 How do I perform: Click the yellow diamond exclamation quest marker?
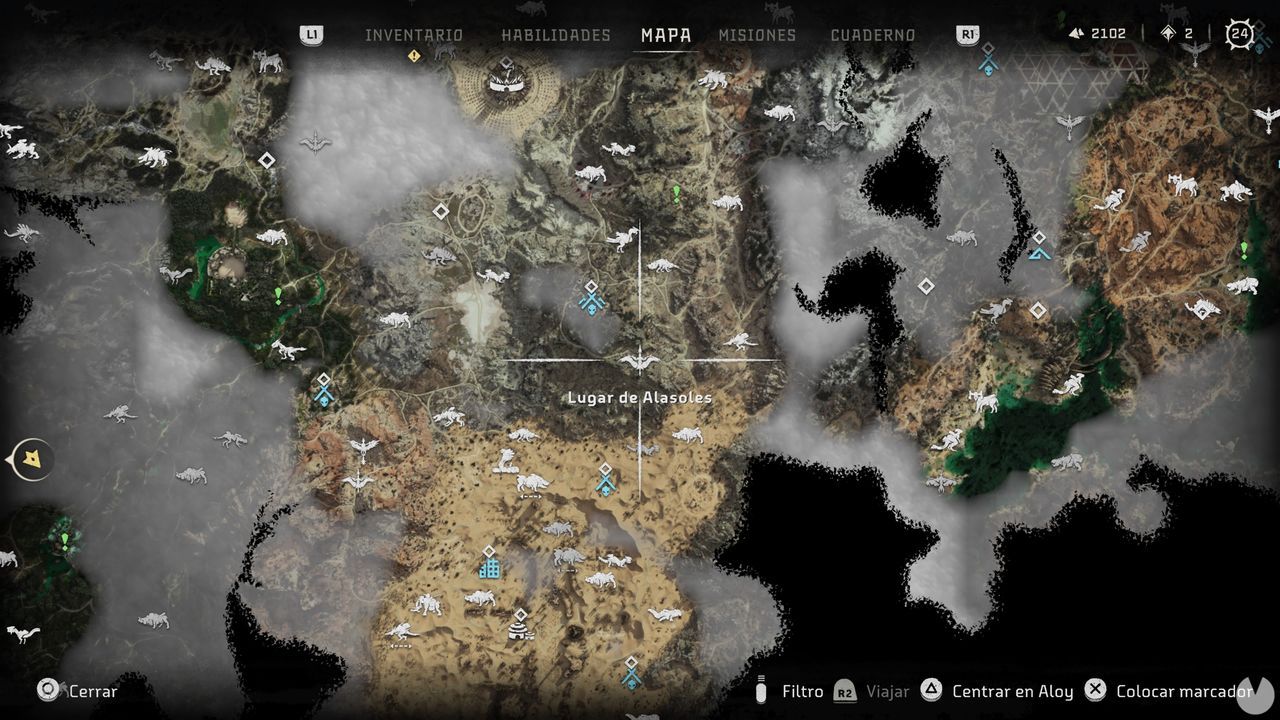point(413,56)
